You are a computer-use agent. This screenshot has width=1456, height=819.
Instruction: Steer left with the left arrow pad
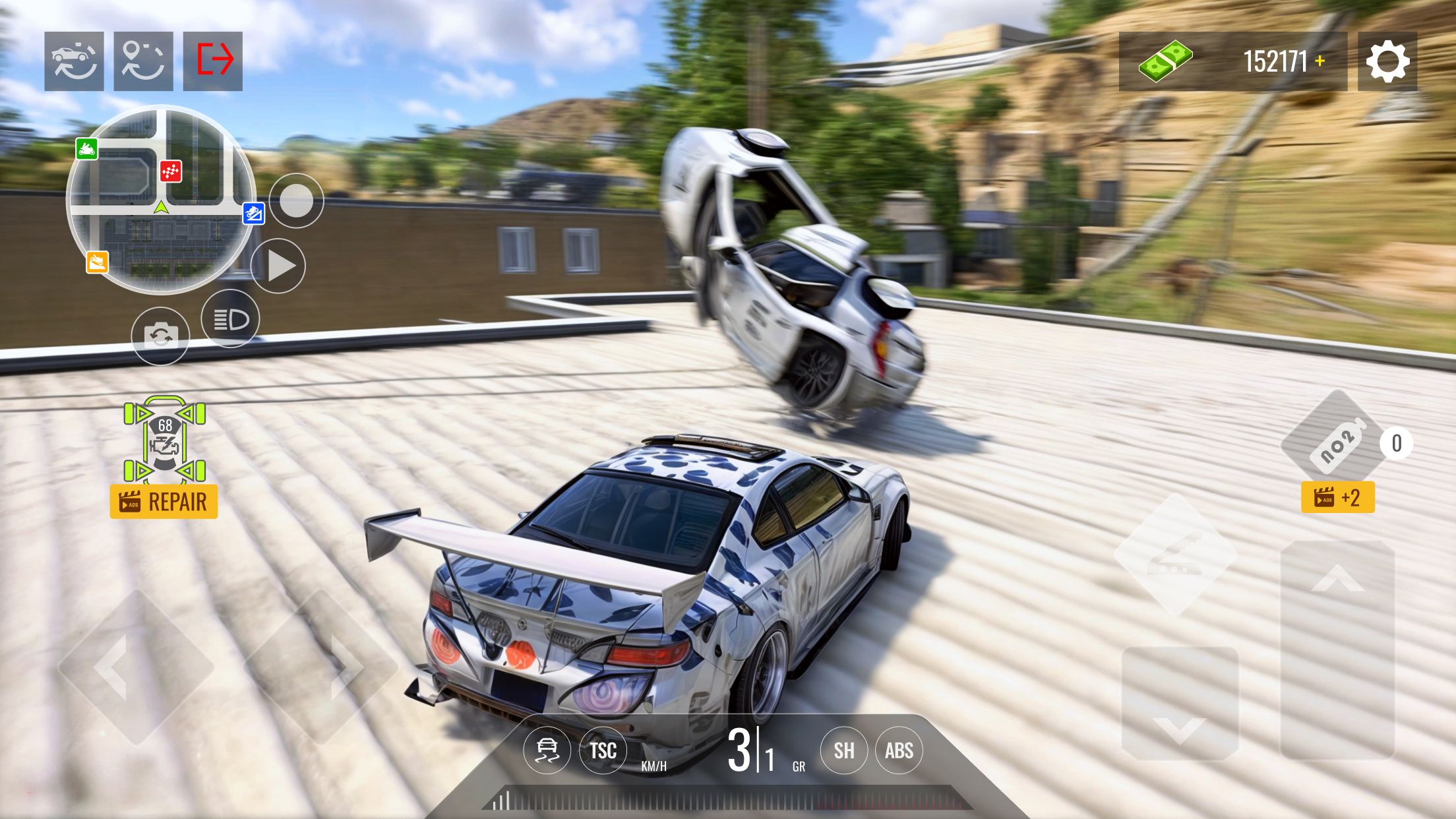(x=135, y=667)
